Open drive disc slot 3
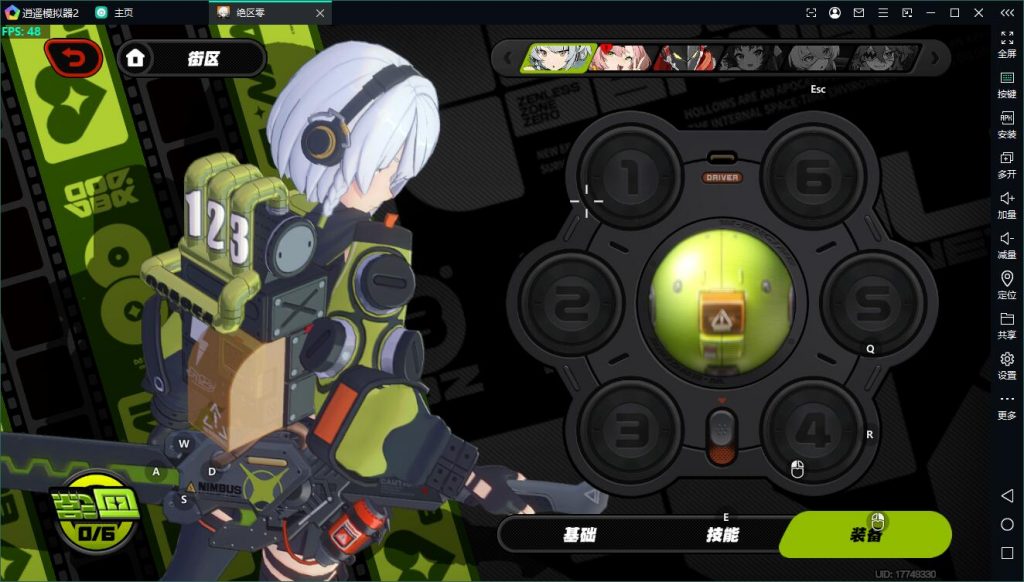This screenshot has width=1024, height=582. (x=629, y=431)
